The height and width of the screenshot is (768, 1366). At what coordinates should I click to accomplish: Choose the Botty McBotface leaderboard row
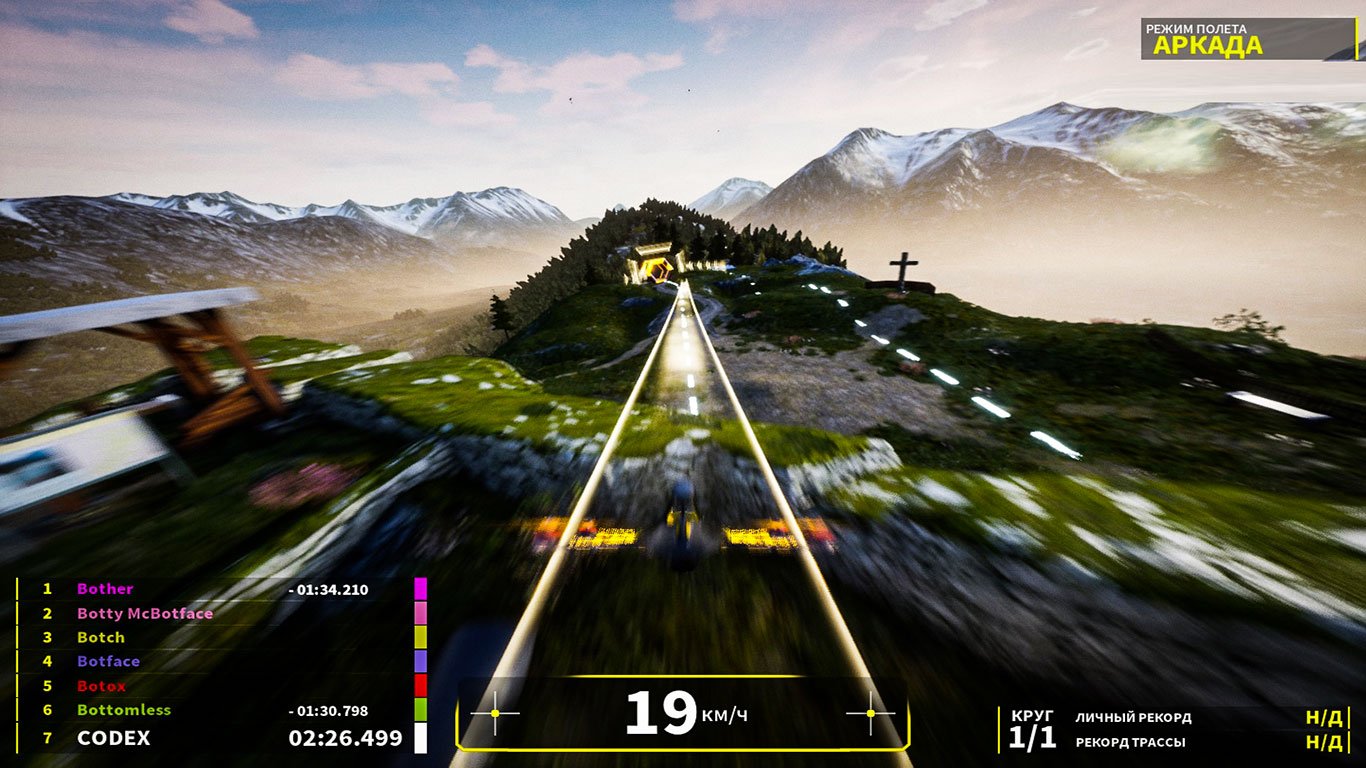[x=145, y=613]
